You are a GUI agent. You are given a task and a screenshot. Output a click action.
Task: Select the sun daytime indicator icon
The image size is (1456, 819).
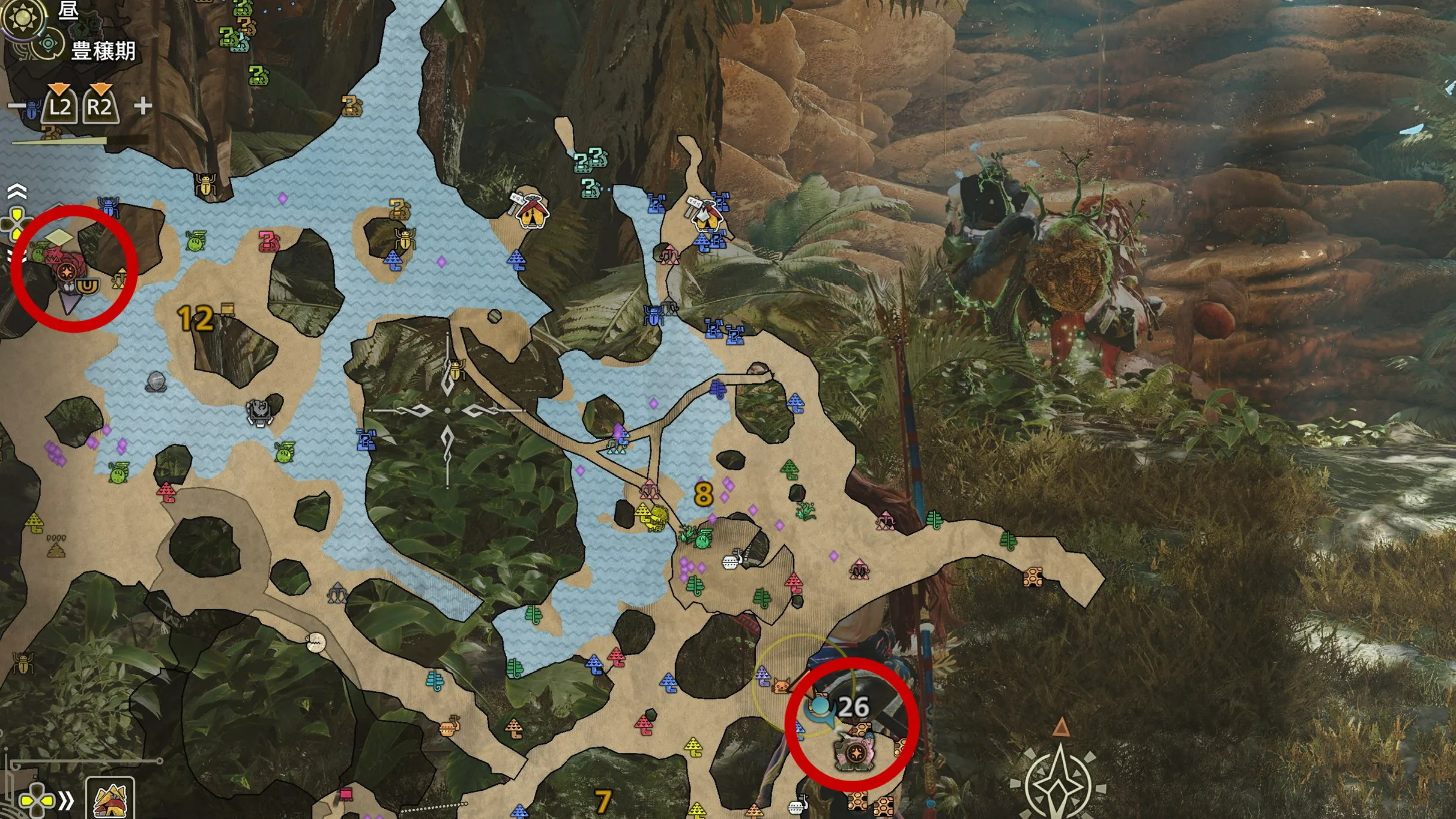click(x=23, y=17)
